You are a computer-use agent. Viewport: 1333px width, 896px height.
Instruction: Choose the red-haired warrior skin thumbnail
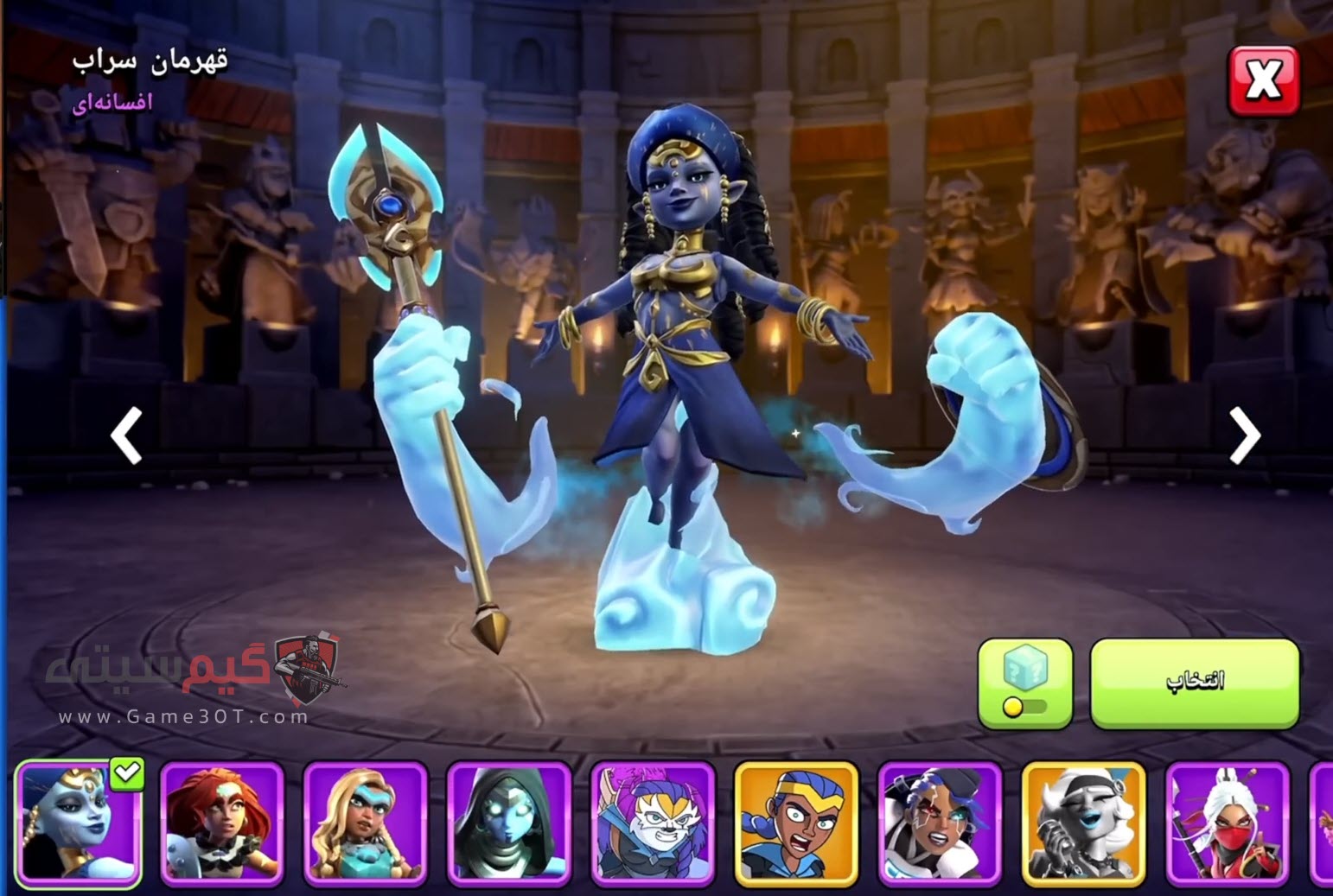222,824
